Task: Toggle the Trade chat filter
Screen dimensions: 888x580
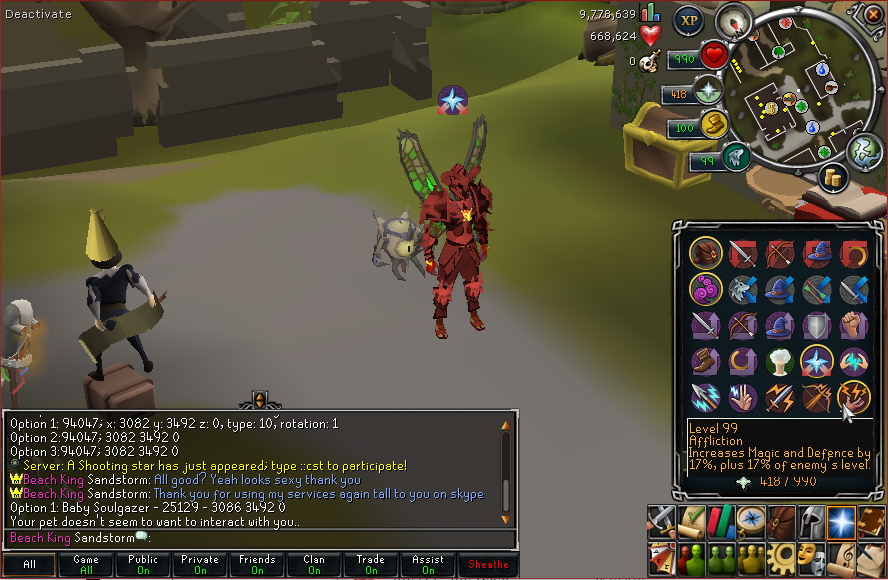Action: (x=371, y=564)
